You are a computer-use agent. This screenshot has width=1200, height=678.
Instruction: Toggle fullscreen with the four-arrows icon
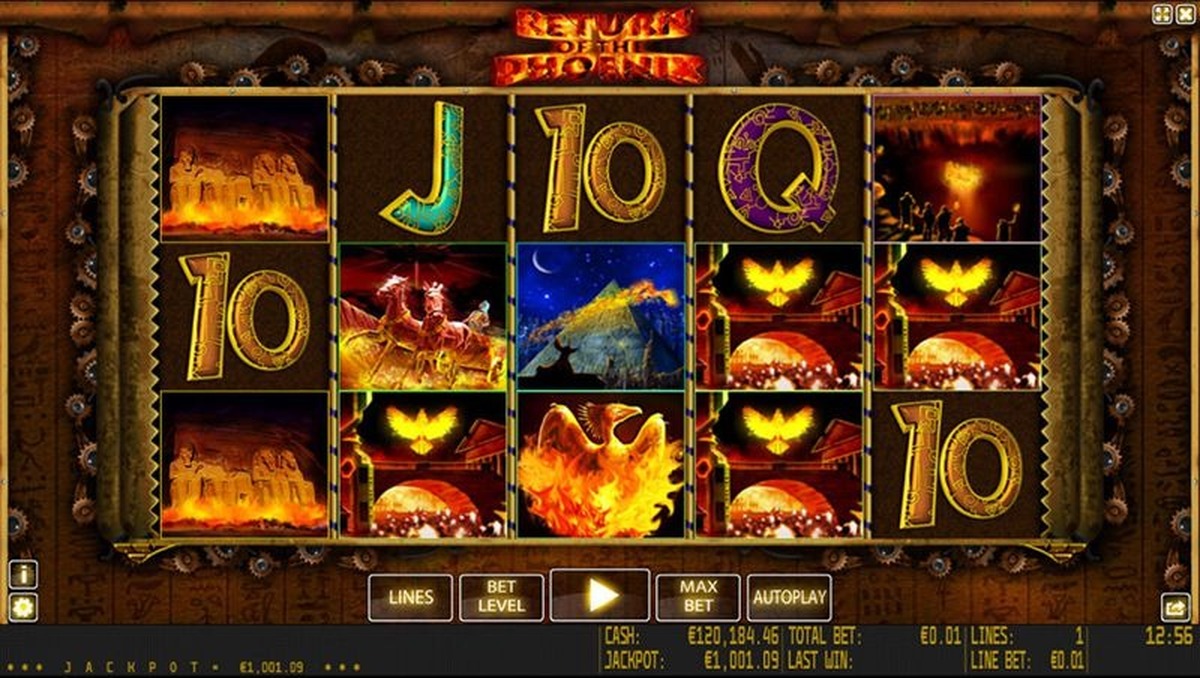click(x=1162, y=14)
